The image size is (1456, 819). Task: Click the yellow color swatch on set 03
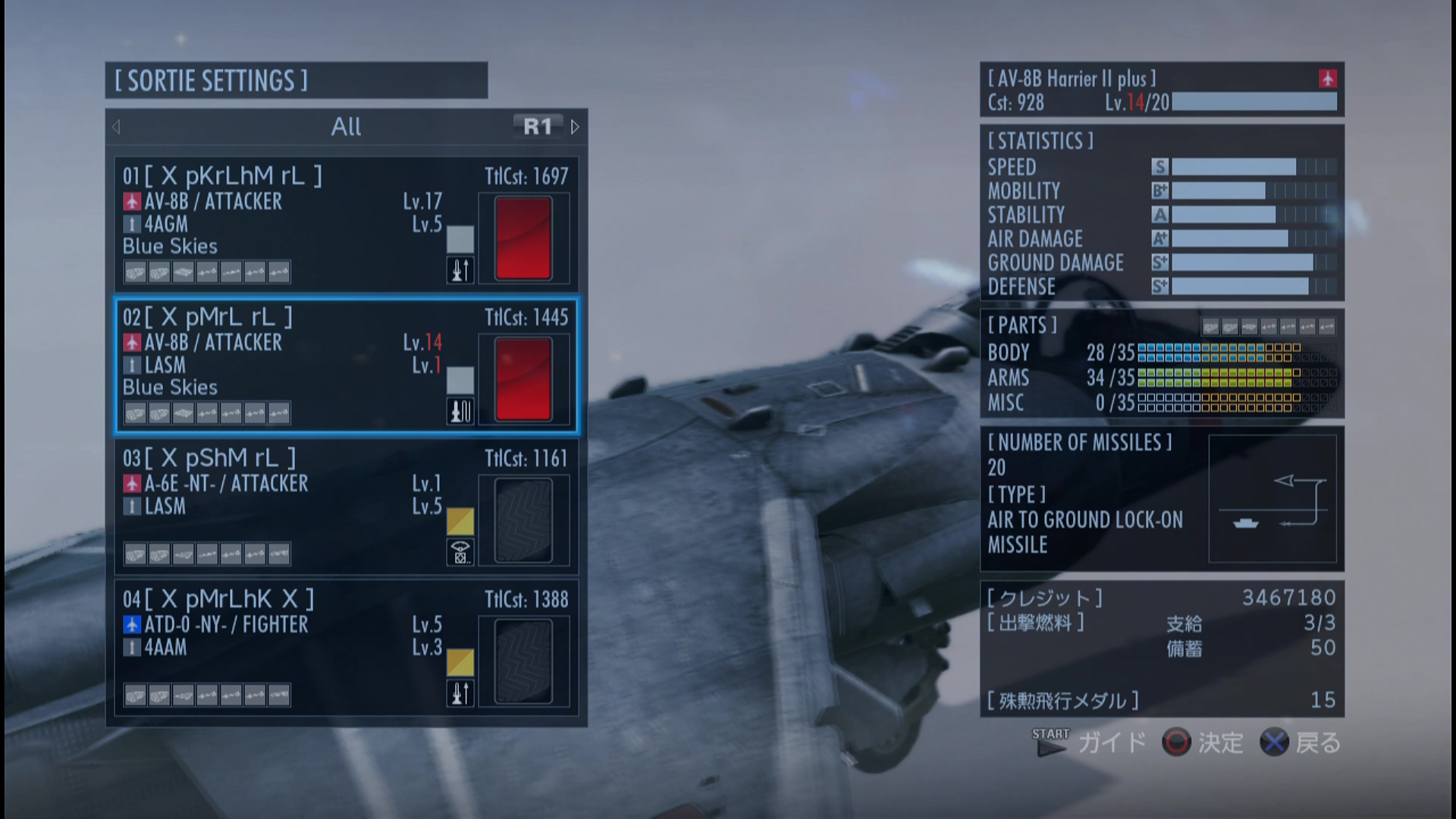click(460, 521)
